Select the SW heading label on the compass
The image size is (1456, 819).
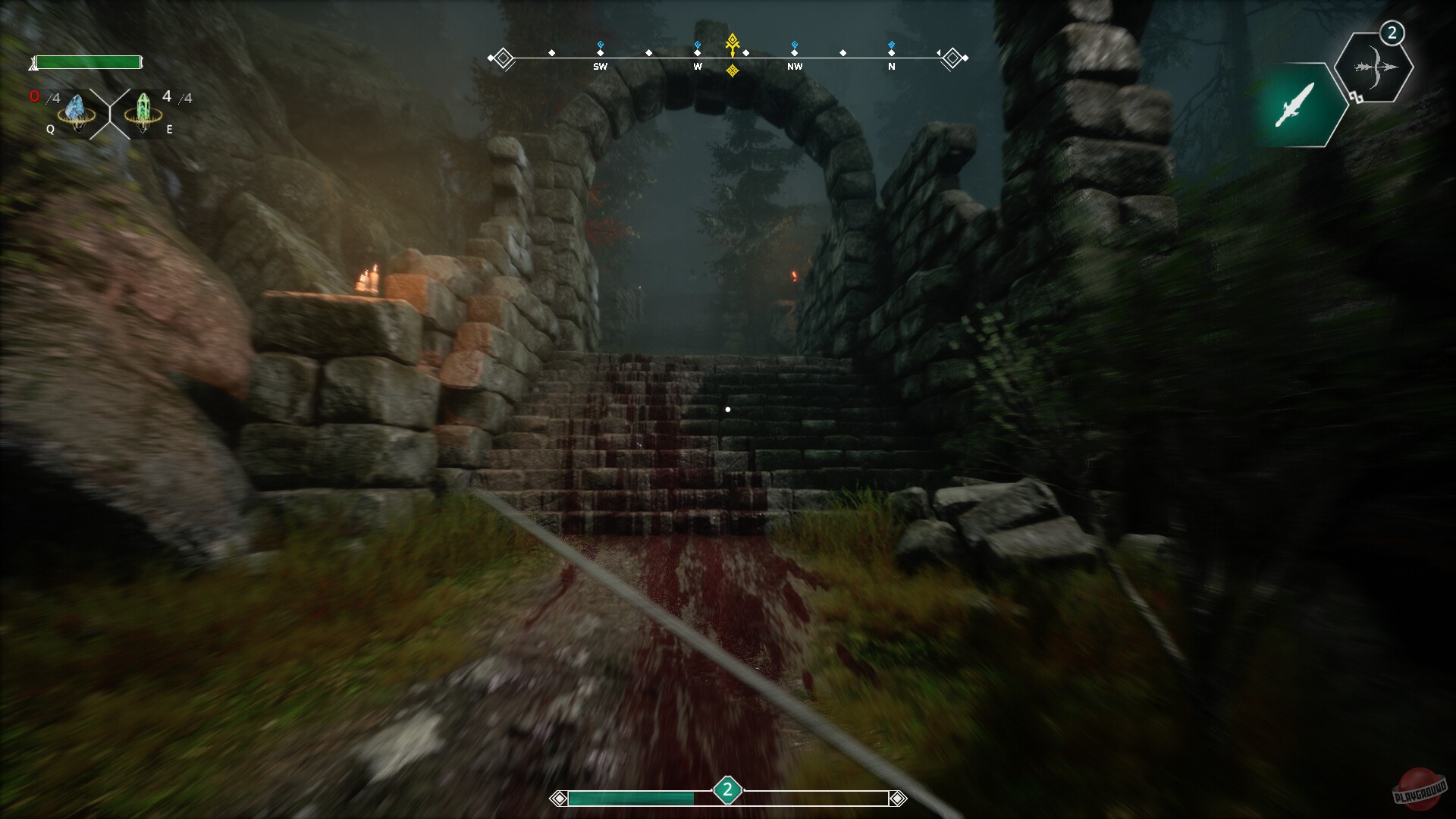pyautogui.click(x=601, y=67)
